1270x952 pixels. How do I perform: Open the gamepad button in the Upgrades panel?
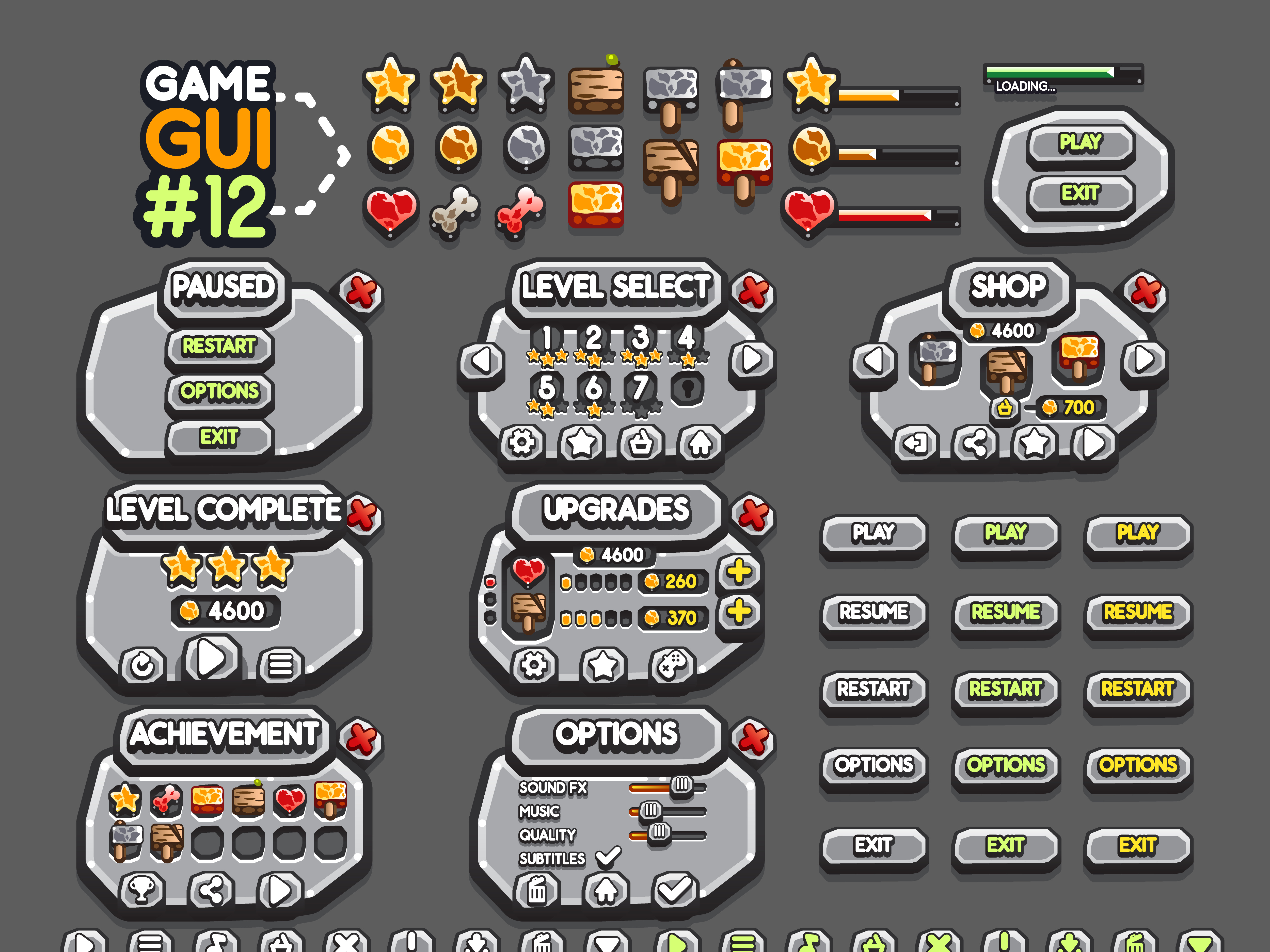672,666
